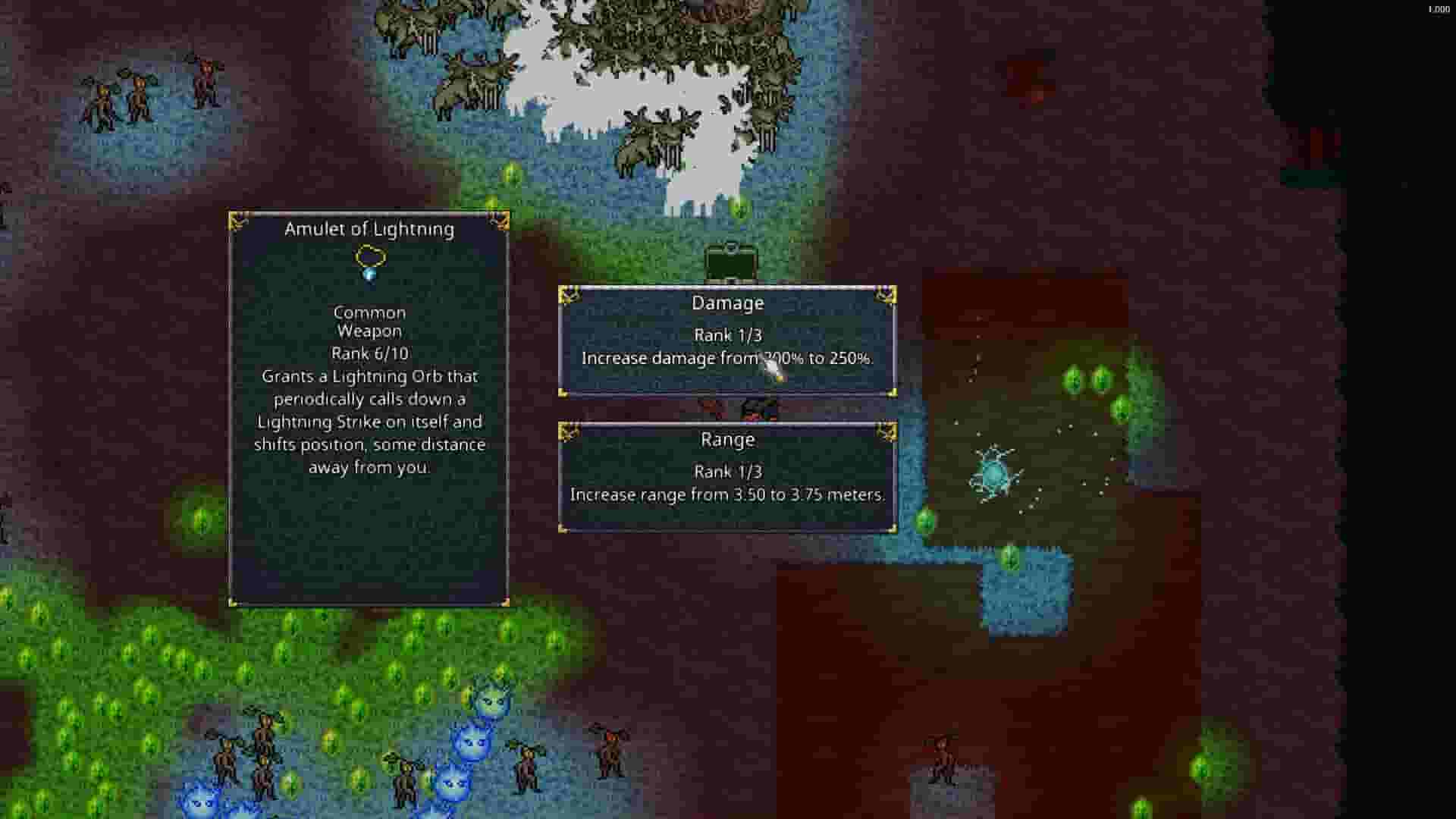This screenshot has height=819, width=1456.
Task: Click the Rank 6/10 text on the amulet tooltip
Action: 369,353
